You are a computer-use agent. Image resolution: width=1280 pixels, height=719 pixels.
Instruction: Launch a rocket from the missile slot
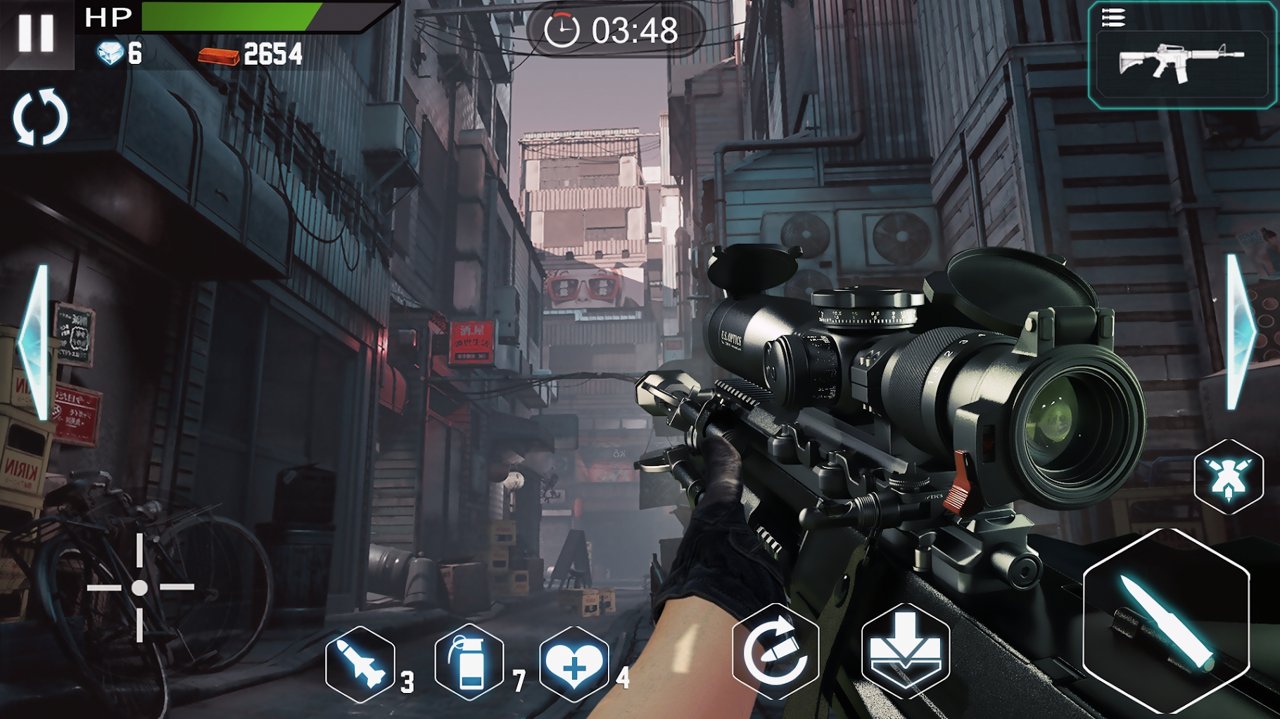point(360,664)
